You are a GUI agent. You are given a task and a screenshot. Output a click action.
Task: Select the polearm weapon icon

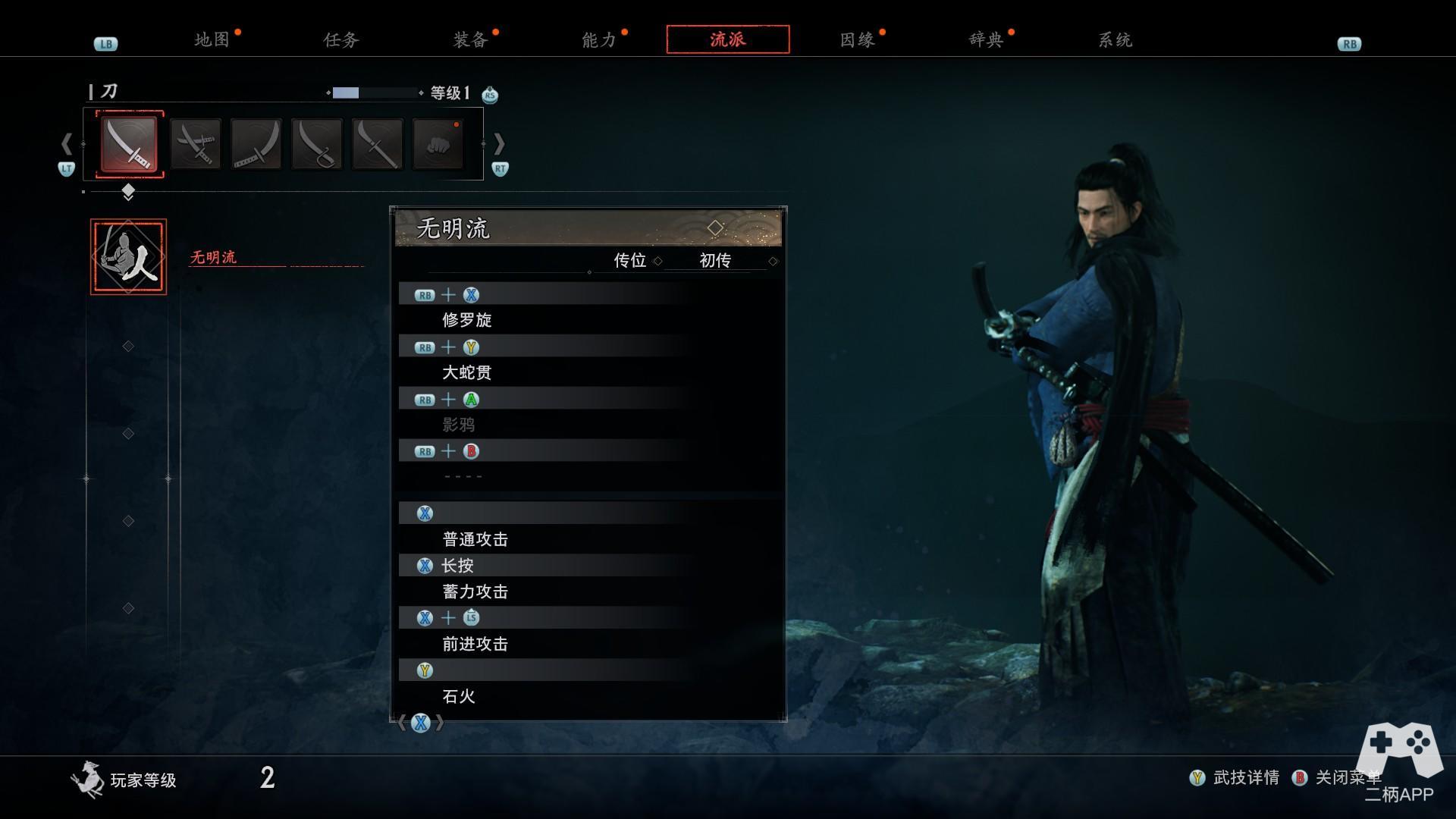click(378, 144)
